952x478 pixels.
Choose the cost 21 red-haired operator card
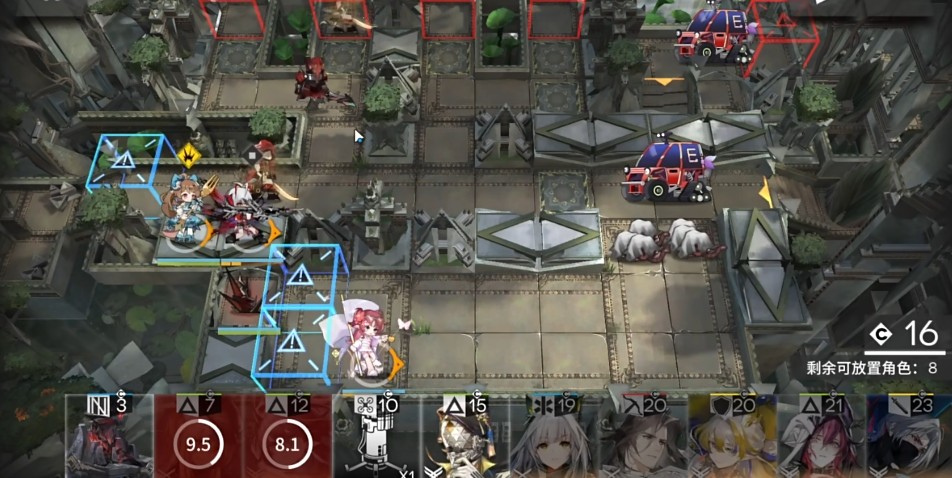[820, 438]
